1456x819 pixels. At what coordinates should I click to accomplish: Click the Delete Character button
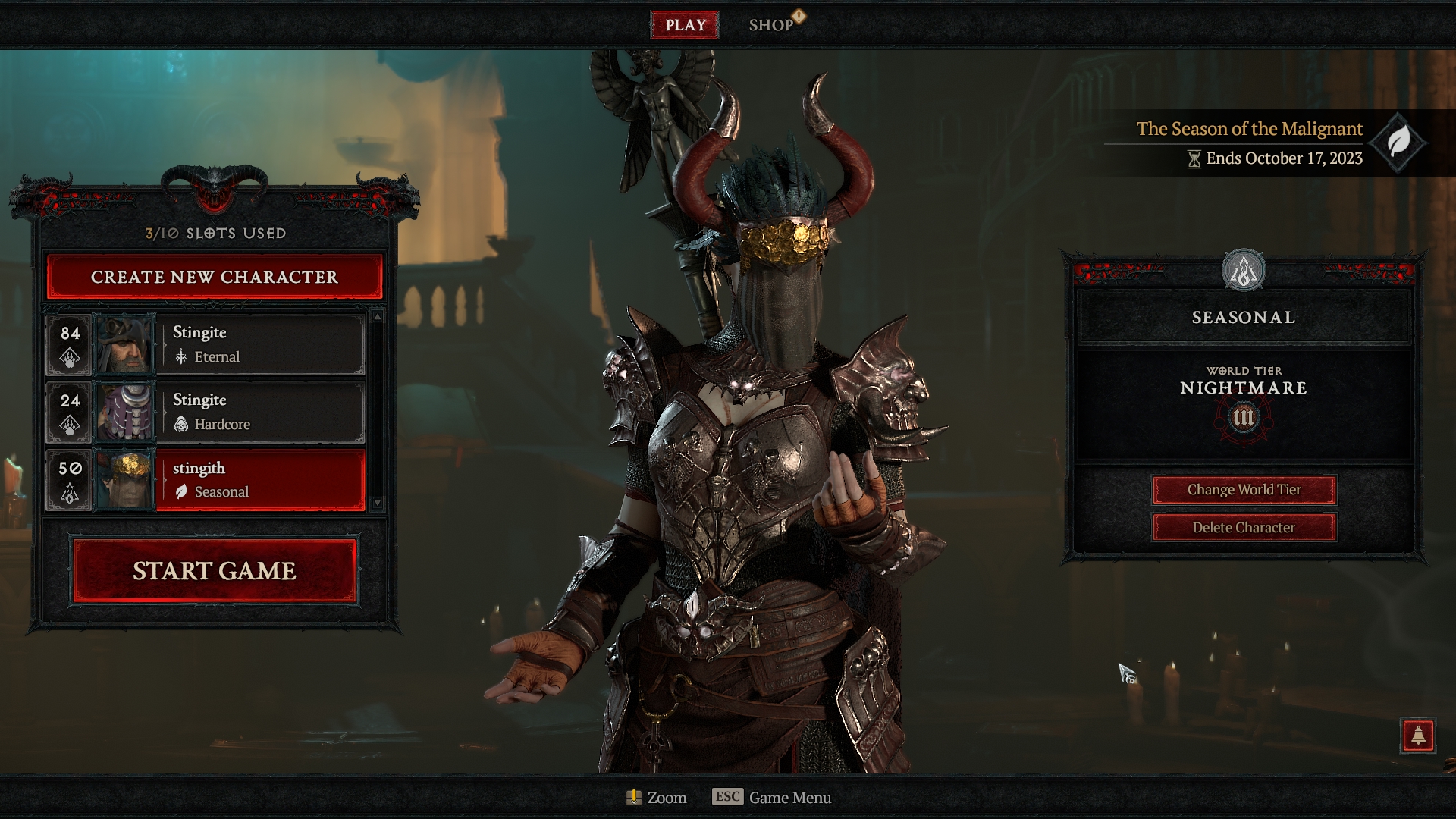[1244, 527]
